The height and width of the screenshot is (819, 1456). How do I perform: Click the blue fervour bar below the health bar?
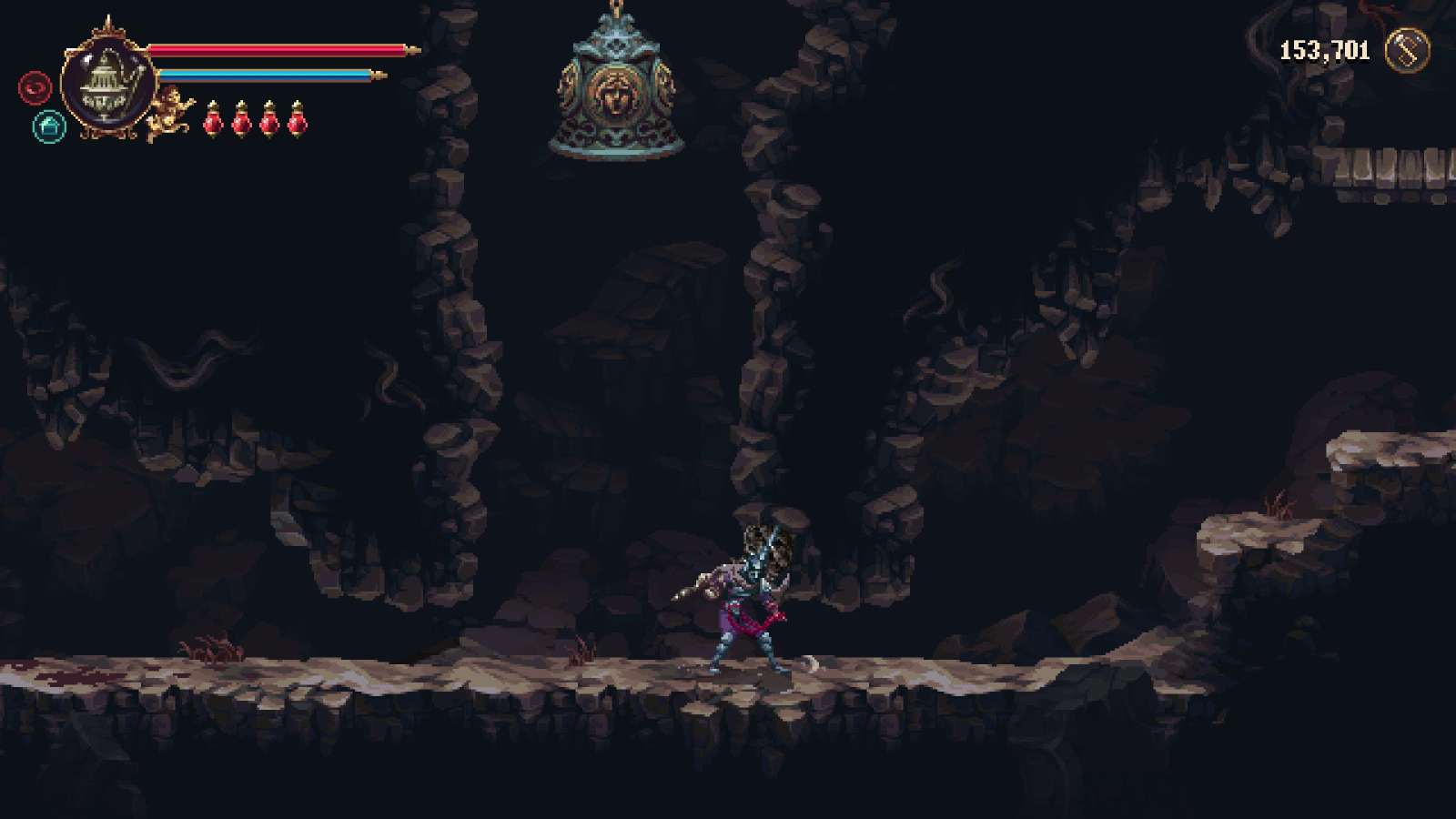[264, 73]
